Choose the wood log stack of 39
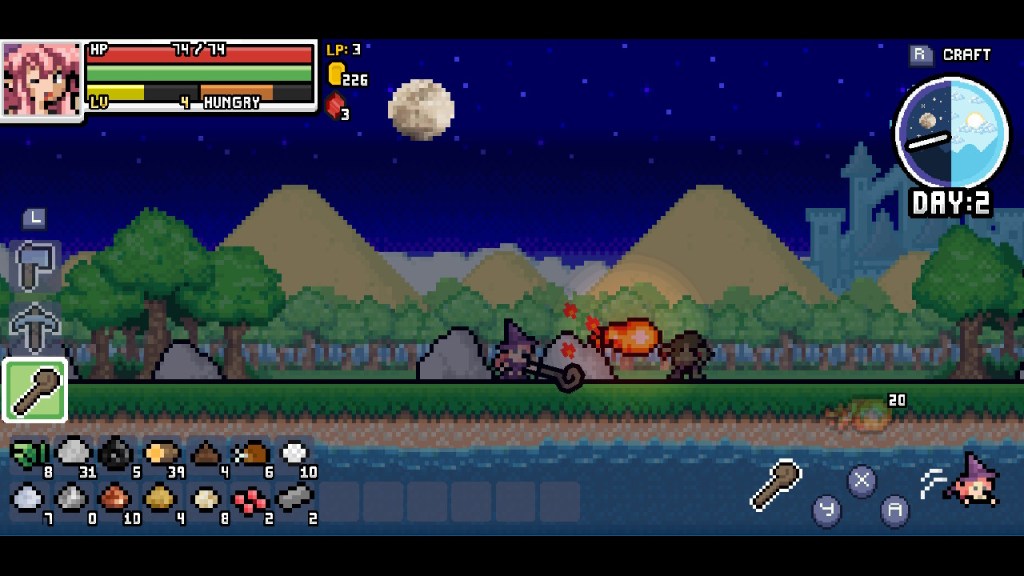The height and width of the screenshot is (576, 1024). click(160, 455)
